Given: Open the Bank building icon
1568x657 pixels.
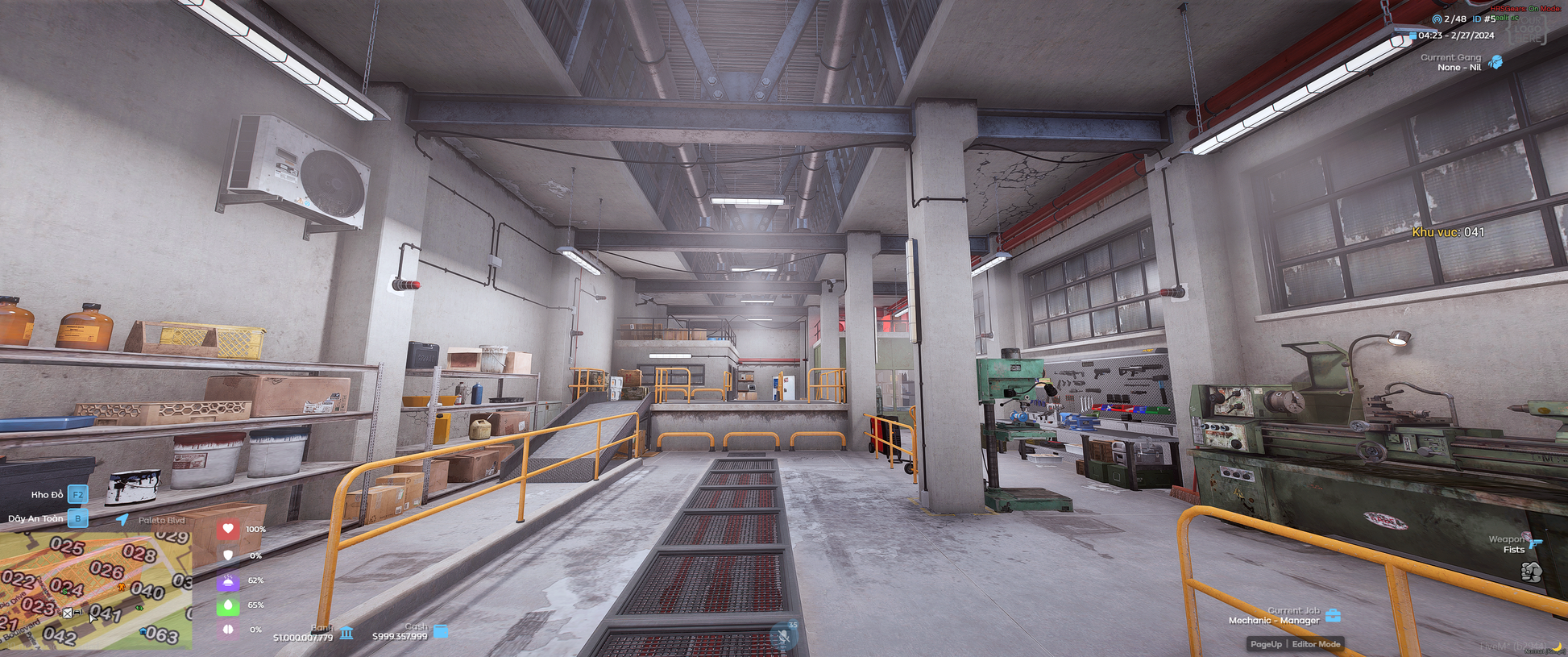Looking at the screenshot, I should click(346, 632).
